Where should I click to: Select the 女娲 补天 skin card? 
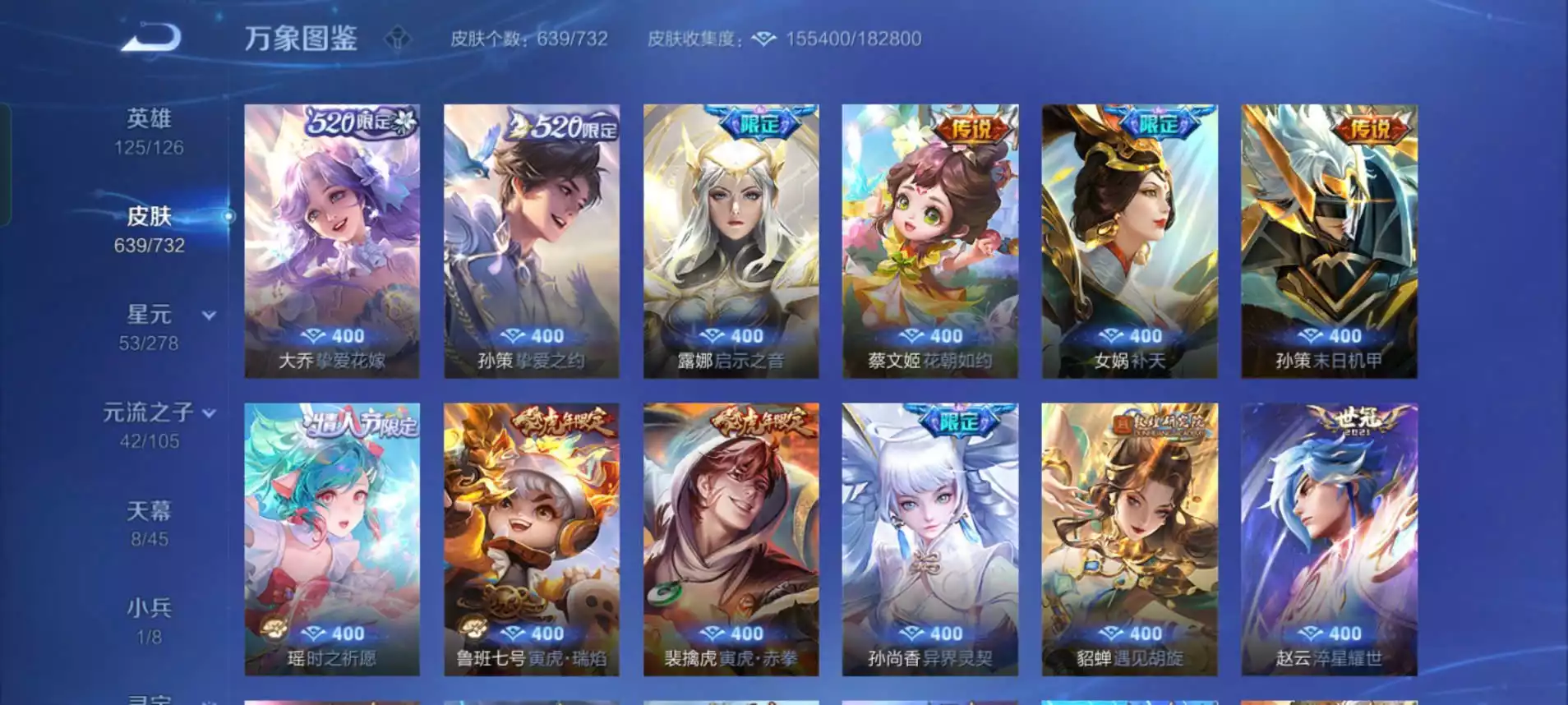coord(1130,241)
